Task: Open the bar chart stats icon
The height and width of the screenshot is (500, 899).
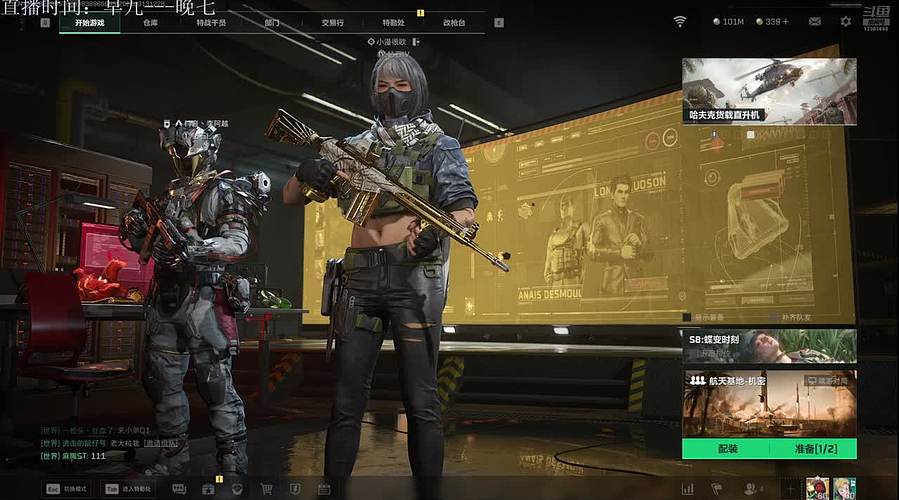Action: (687, 489)
